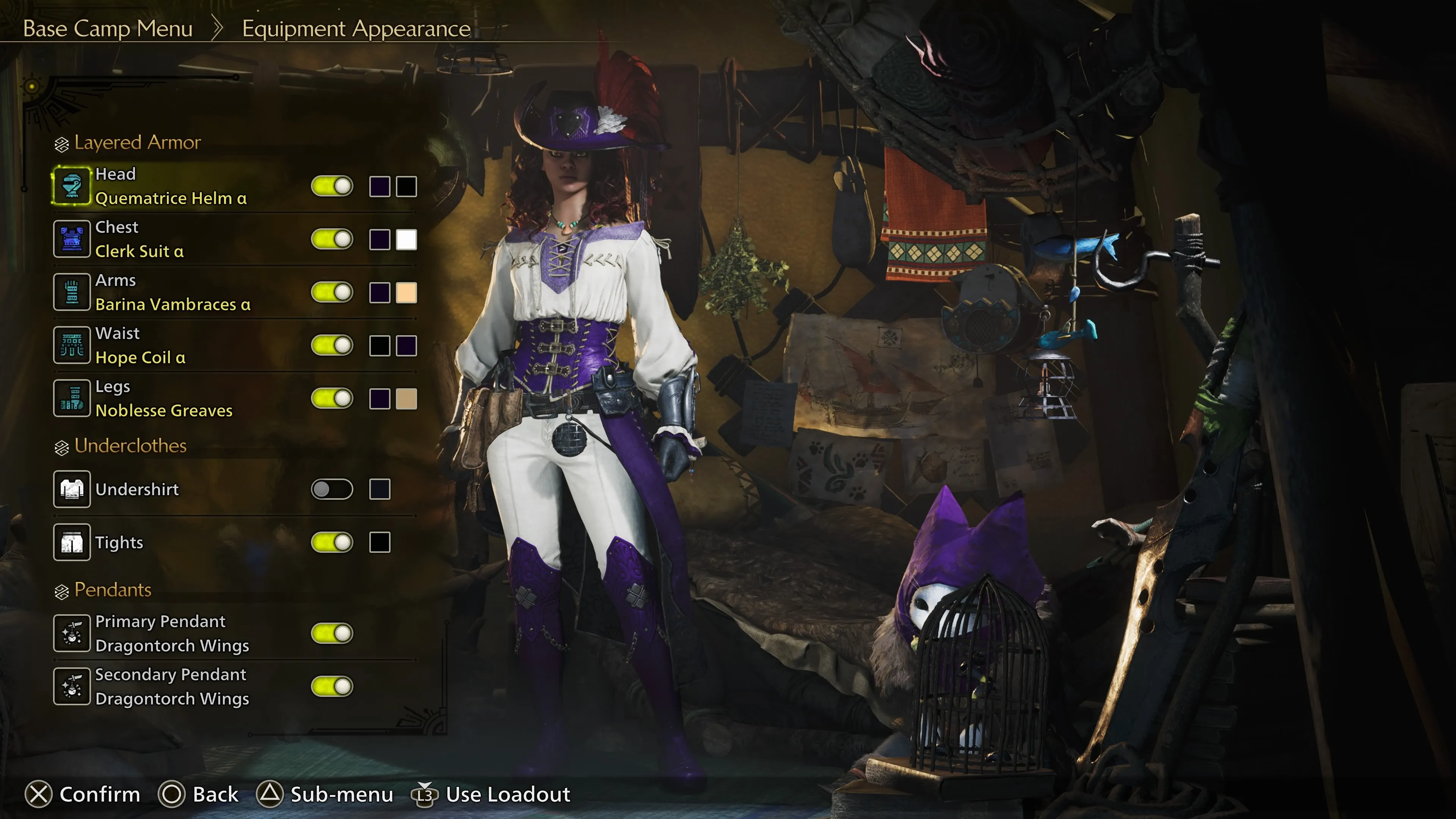The height and width of the screenshot is (819, 1456).
Task: Toggle the Arms armor visibility switch
Action: pos(332,292)
